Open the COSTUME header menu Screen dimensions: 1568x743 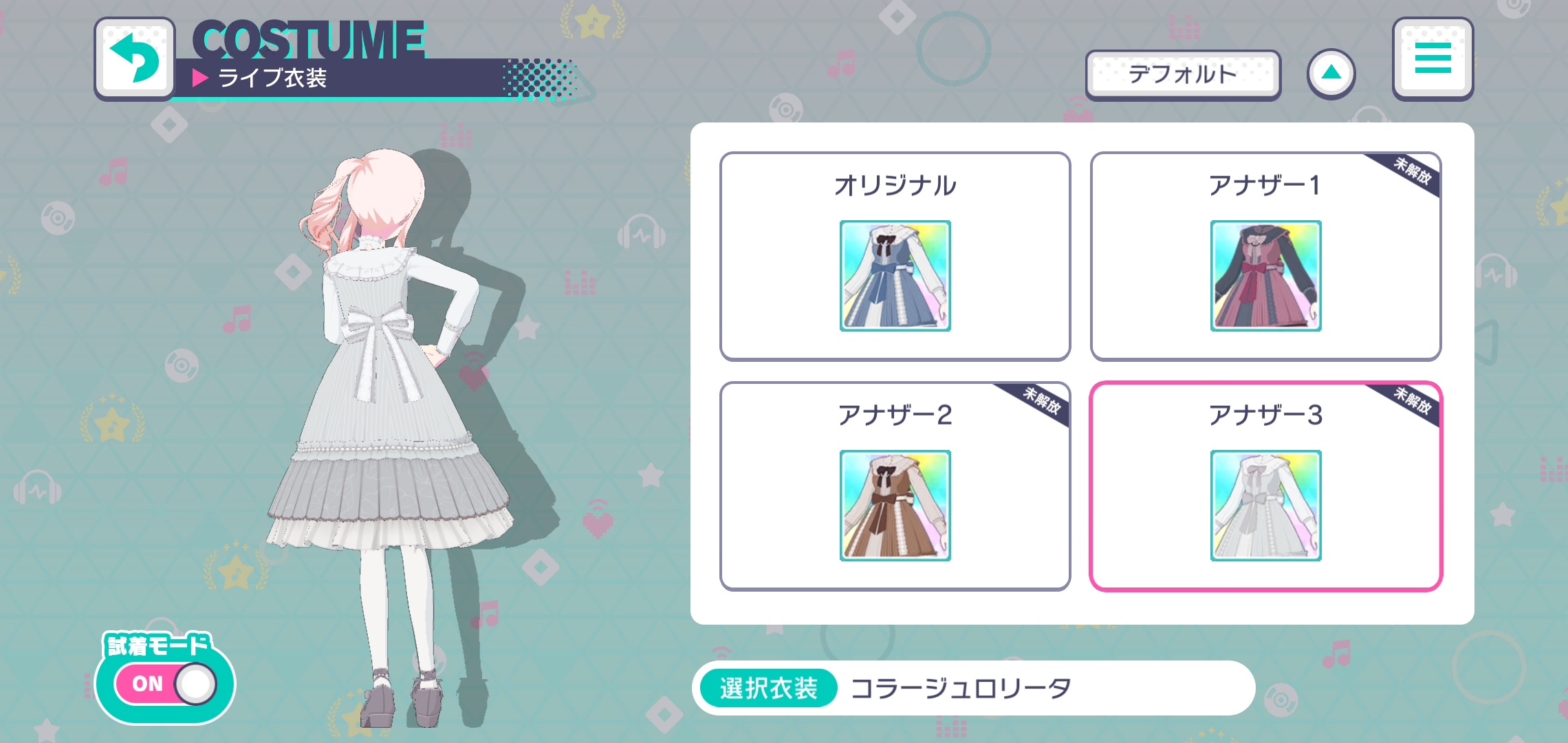point(1432,58)
